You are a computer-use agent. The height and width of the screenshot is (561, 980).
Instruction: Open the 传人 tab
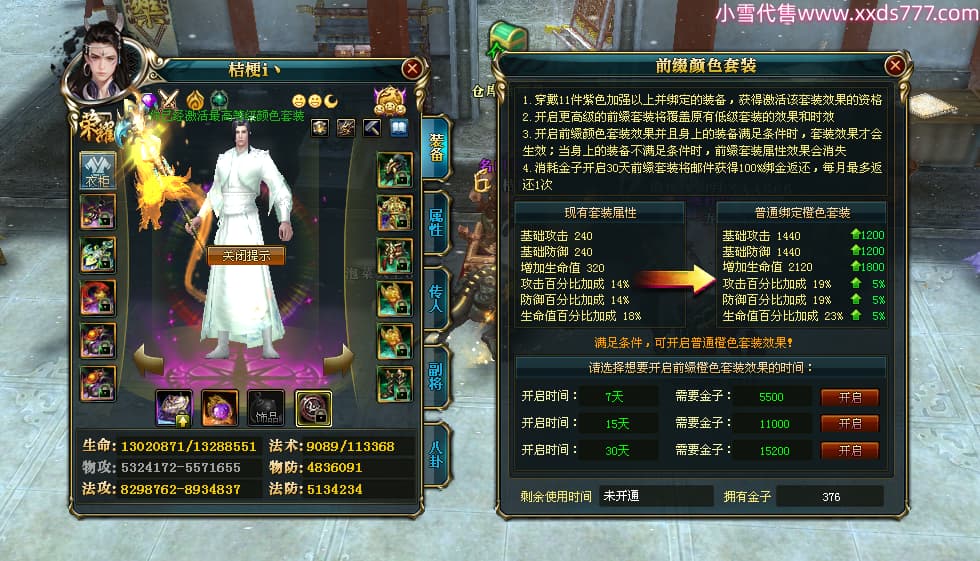pyautogui.click(x=436, y=298)
